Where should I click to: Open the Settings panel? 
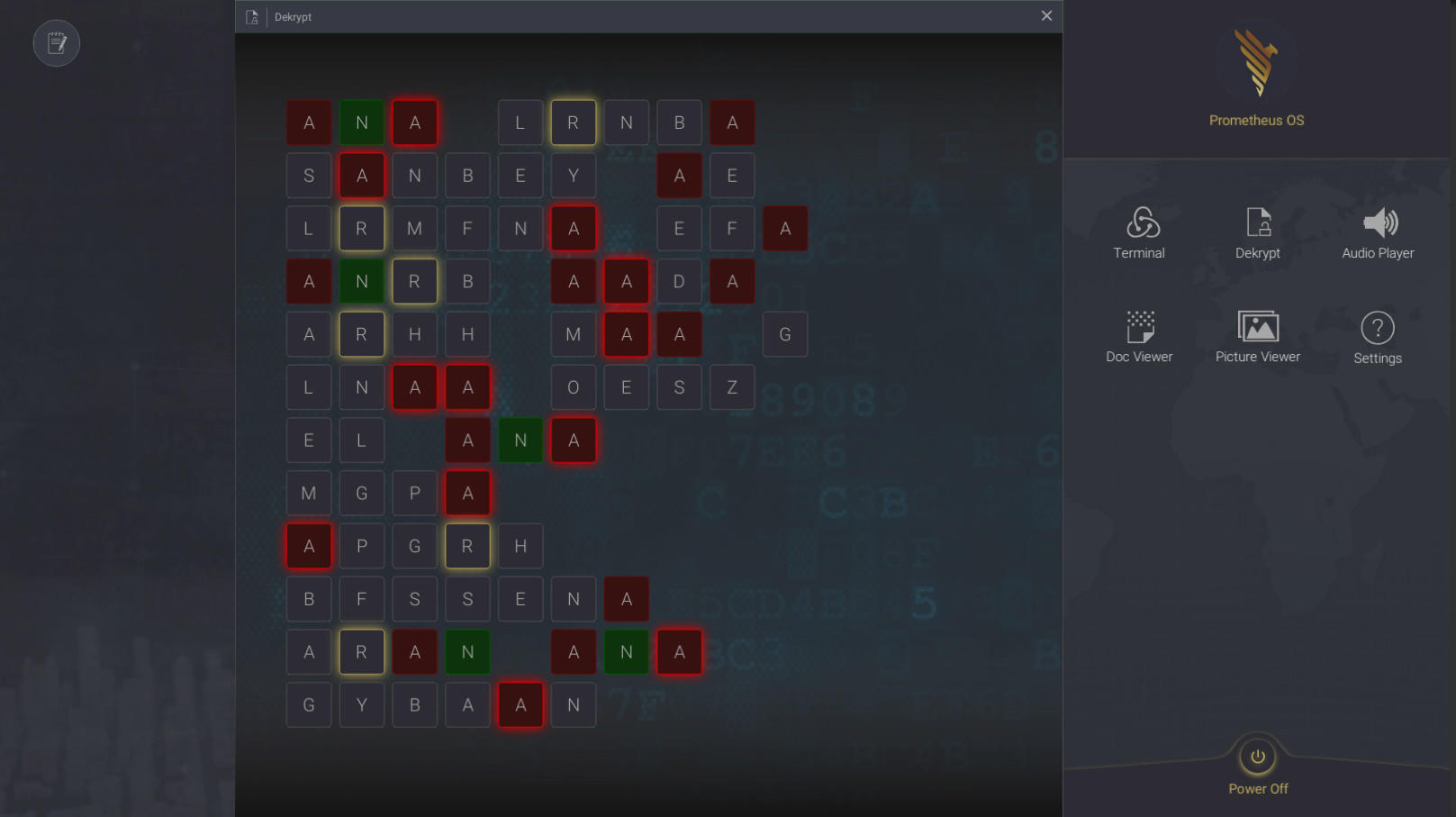(1377, 338)
